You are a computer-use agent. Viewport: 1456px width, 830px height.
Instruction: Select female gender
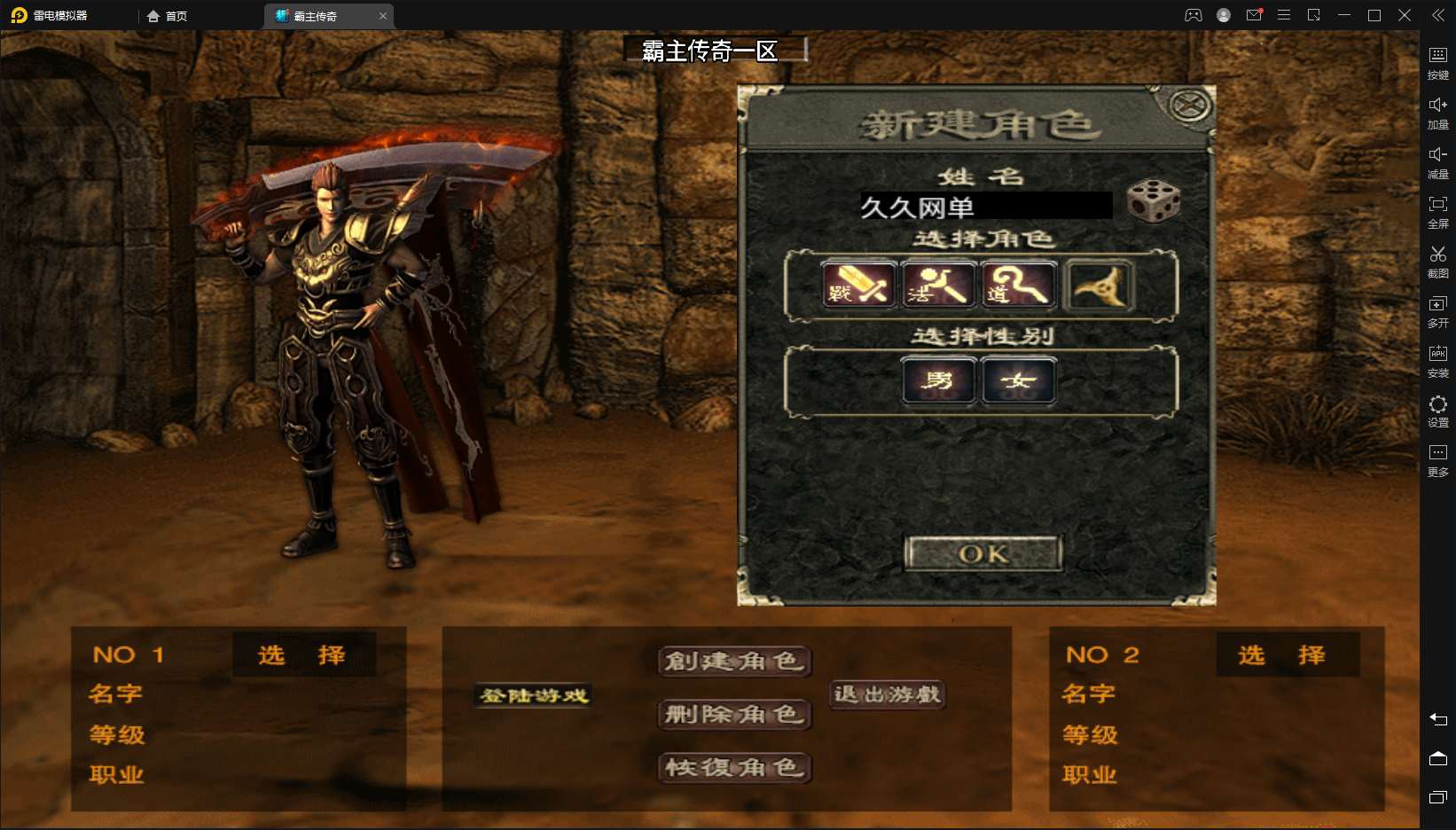click(x=1019, y=381)
